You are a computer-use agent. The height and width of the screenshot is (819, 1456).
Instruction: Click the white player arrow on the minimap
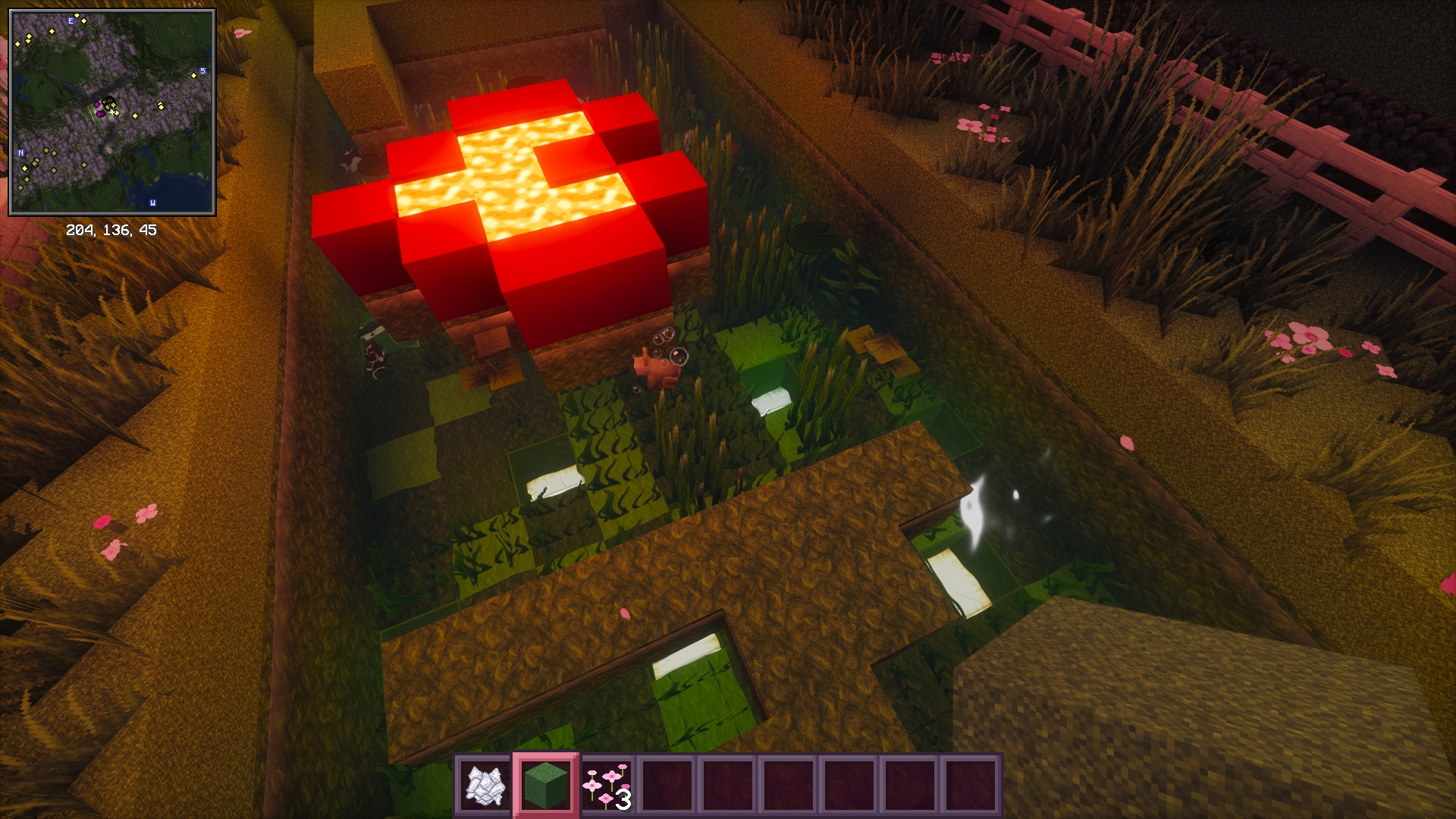pos(112,111)
